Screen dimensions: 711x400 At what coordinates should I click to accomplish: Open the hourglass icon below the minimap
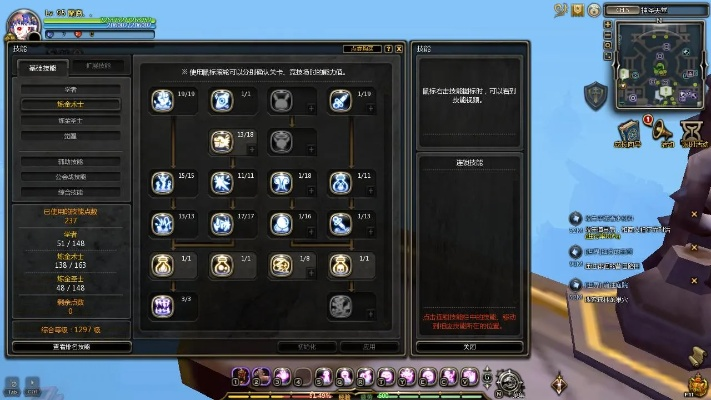coord(691,132)
